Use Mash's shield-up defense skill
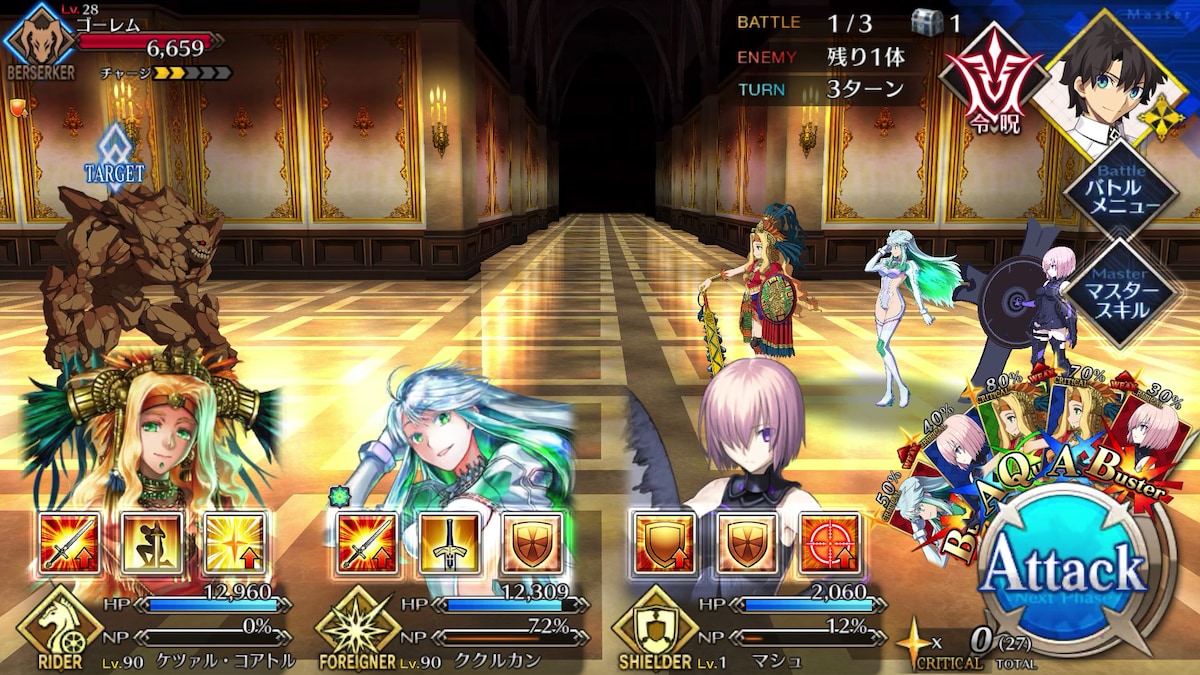The height and width of the screenshot is (675, 1200). 664,545
